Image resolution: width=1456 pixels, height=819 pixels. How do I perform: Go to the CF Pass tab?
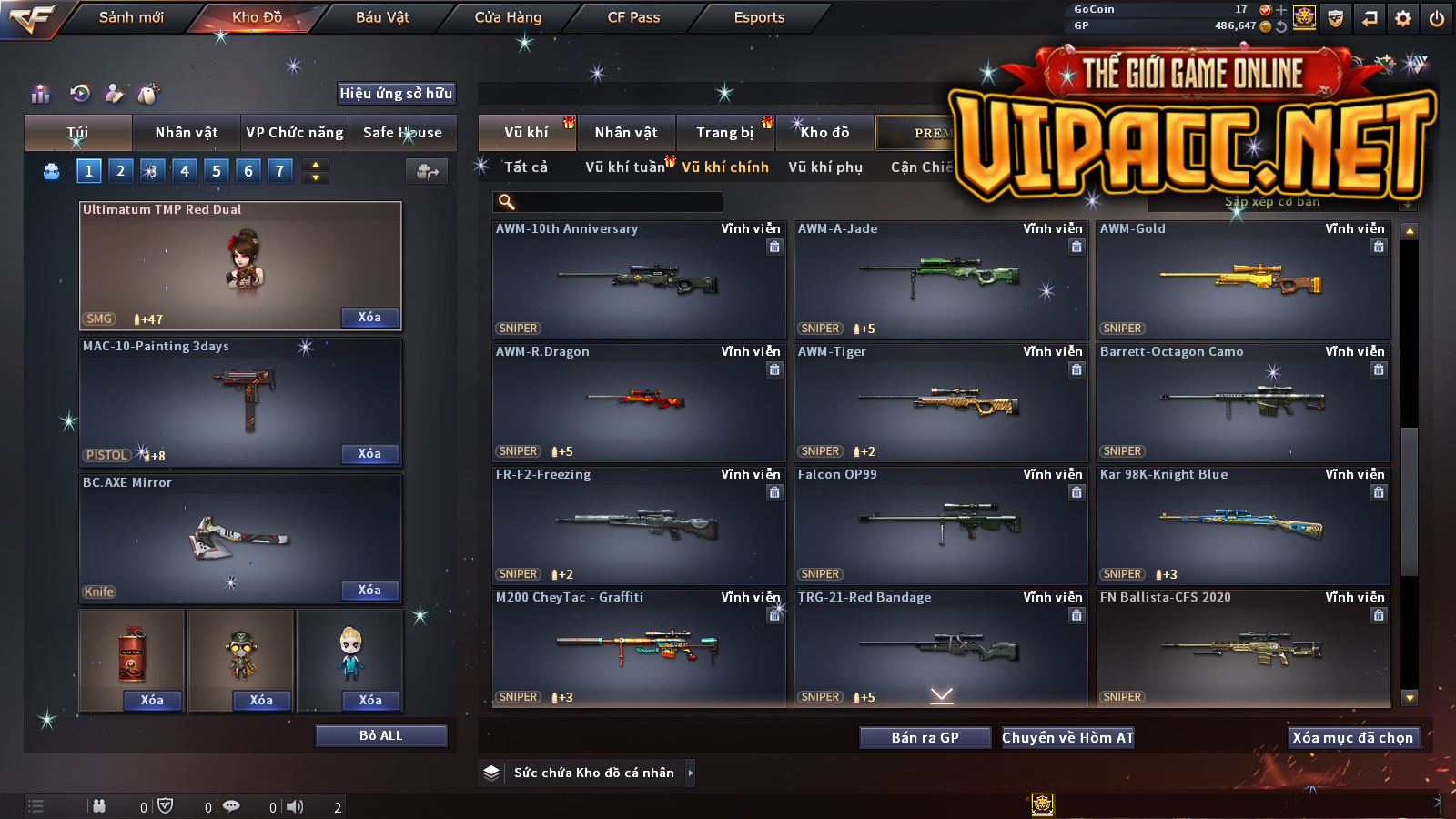[x=633, y=17]
